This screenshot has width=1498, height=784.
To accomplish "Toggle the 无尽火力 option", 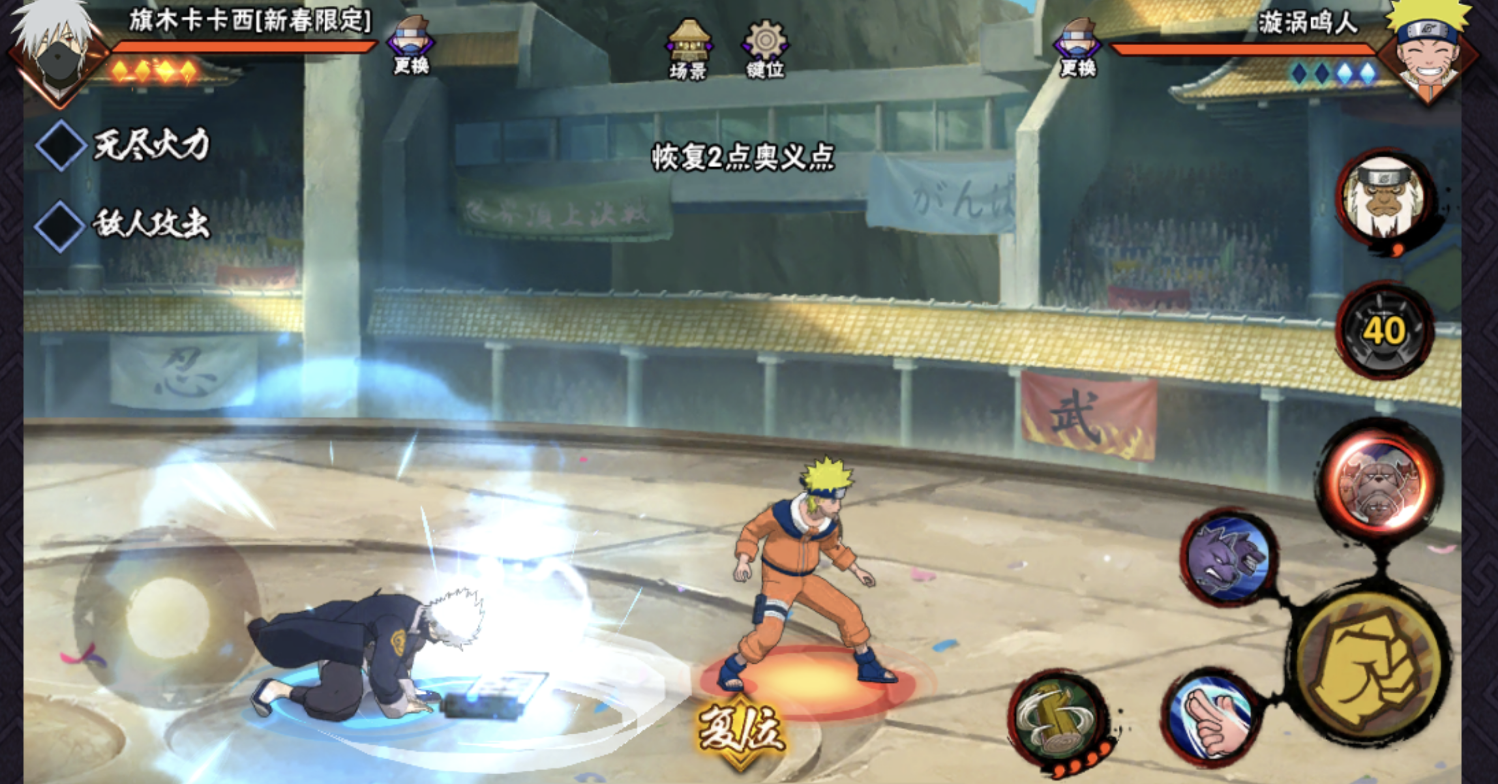I will [x=61, y=146].
